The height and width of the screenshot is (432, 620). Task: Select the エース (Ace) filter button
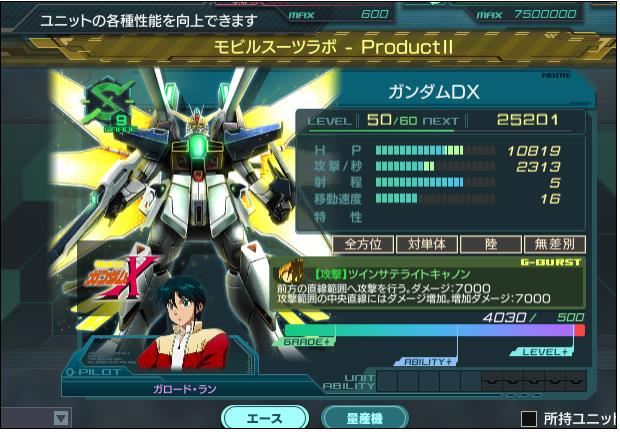pos(264,417)
